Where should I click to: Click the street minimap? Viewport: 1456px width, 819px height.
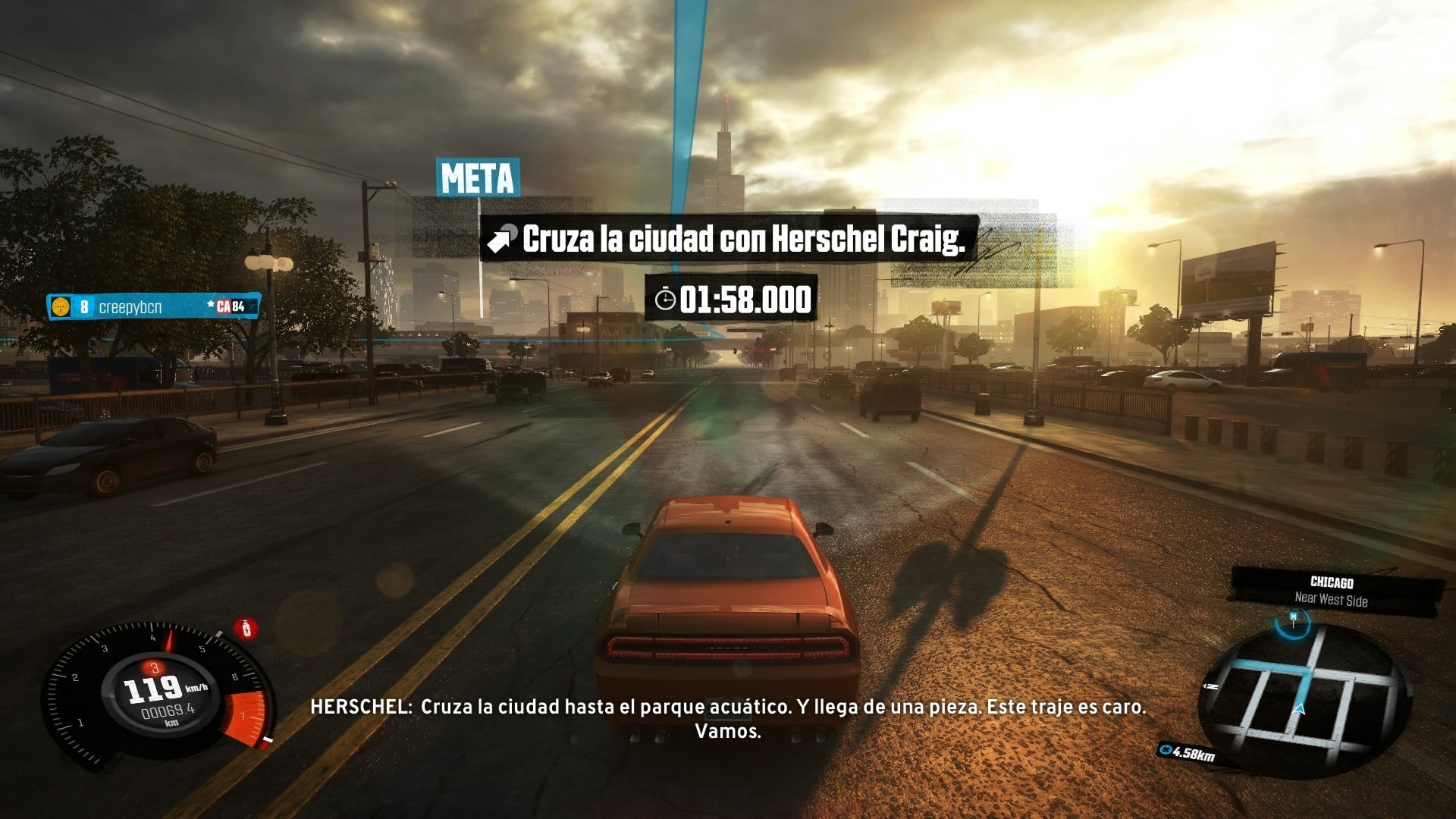pyautogui.click(x=1304, y=696)
